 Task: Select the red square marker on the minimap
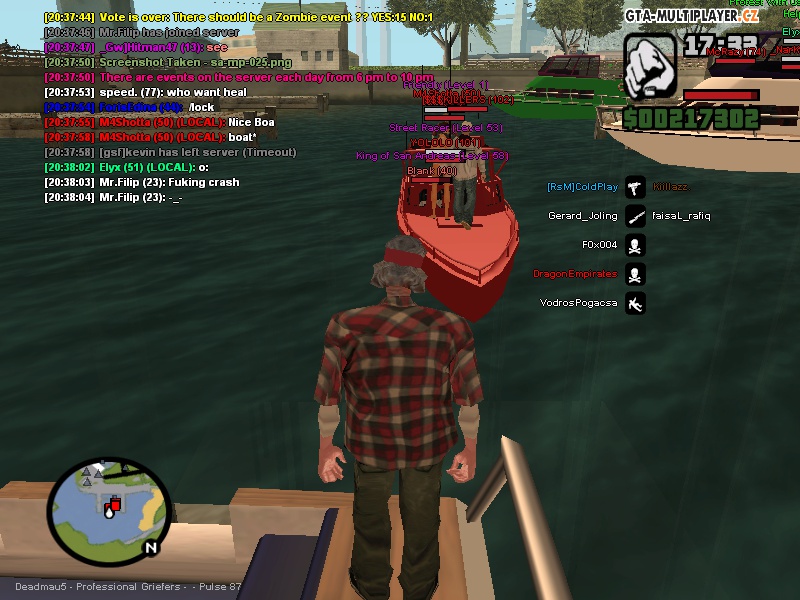pos(115,504)
